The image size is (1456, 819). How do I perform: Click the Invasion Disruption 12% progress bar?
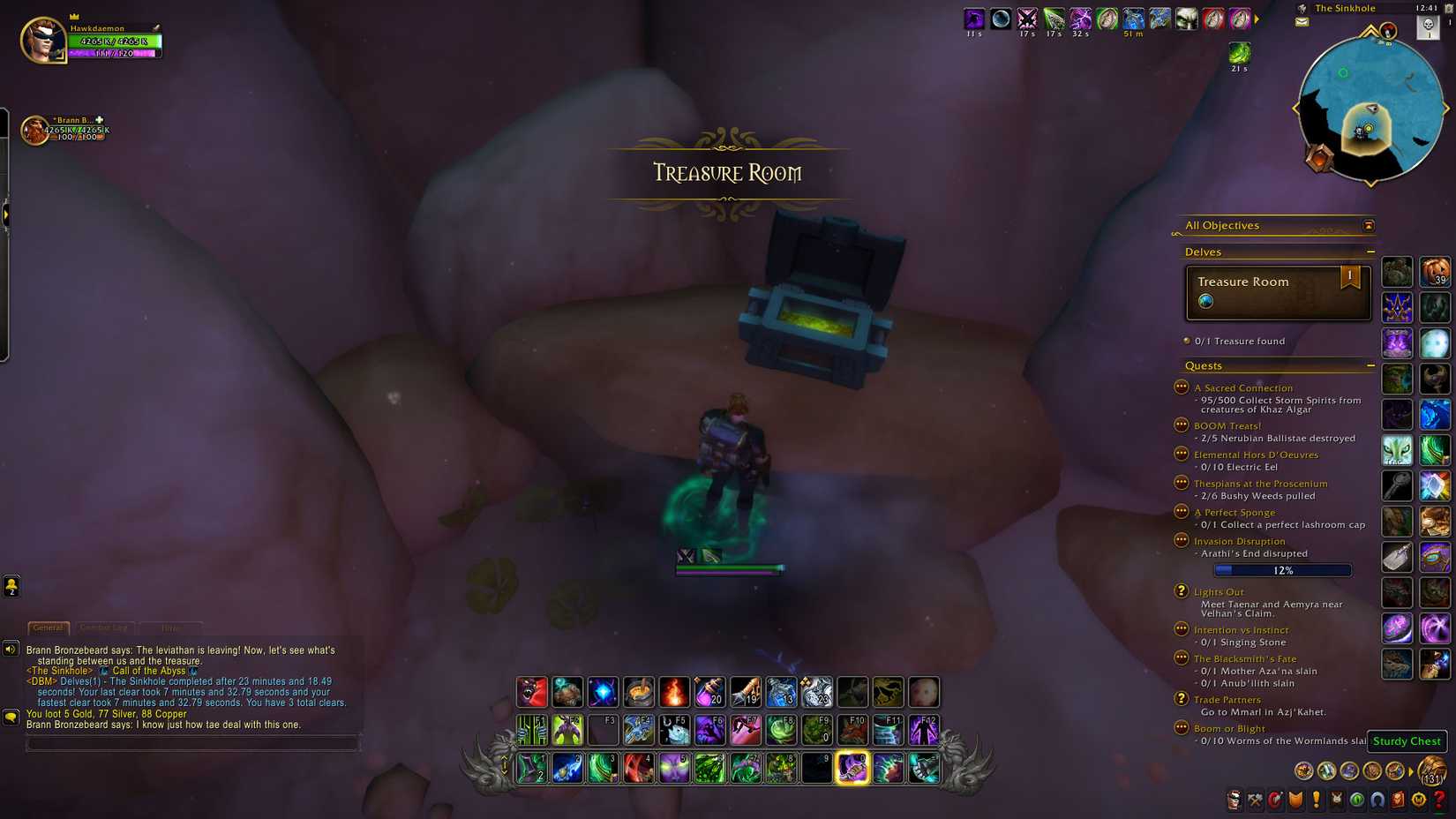[1284, 569]
